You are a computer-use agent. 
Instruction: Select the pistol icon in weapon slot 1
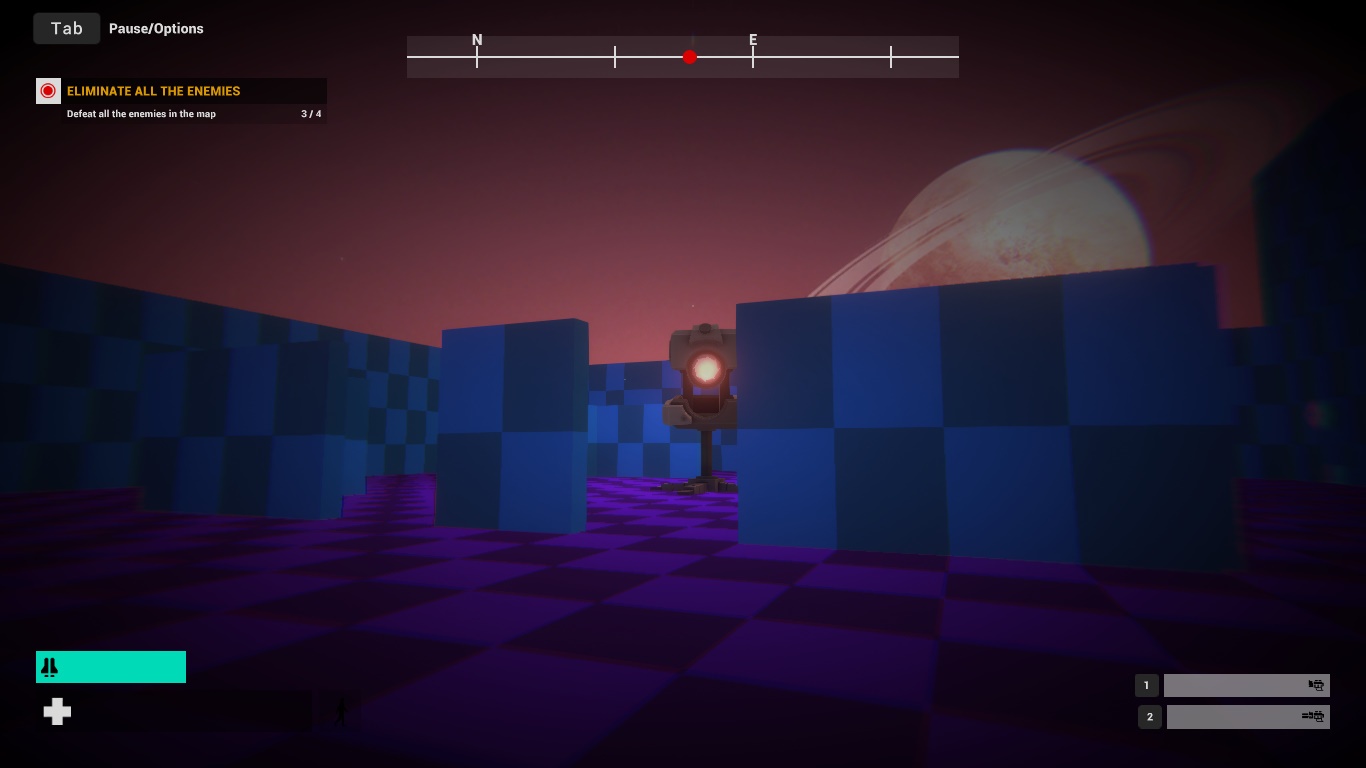click(x=1316, y=685)
